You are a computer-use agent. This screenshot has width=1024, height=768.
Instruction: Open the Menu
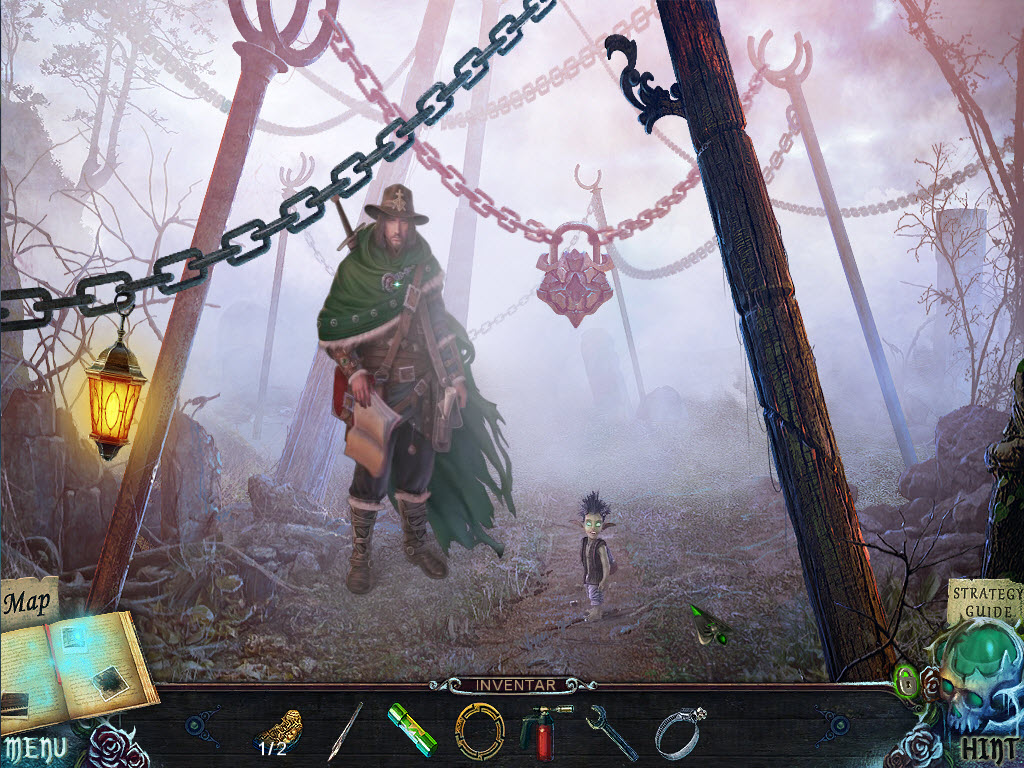coord(34,748)
